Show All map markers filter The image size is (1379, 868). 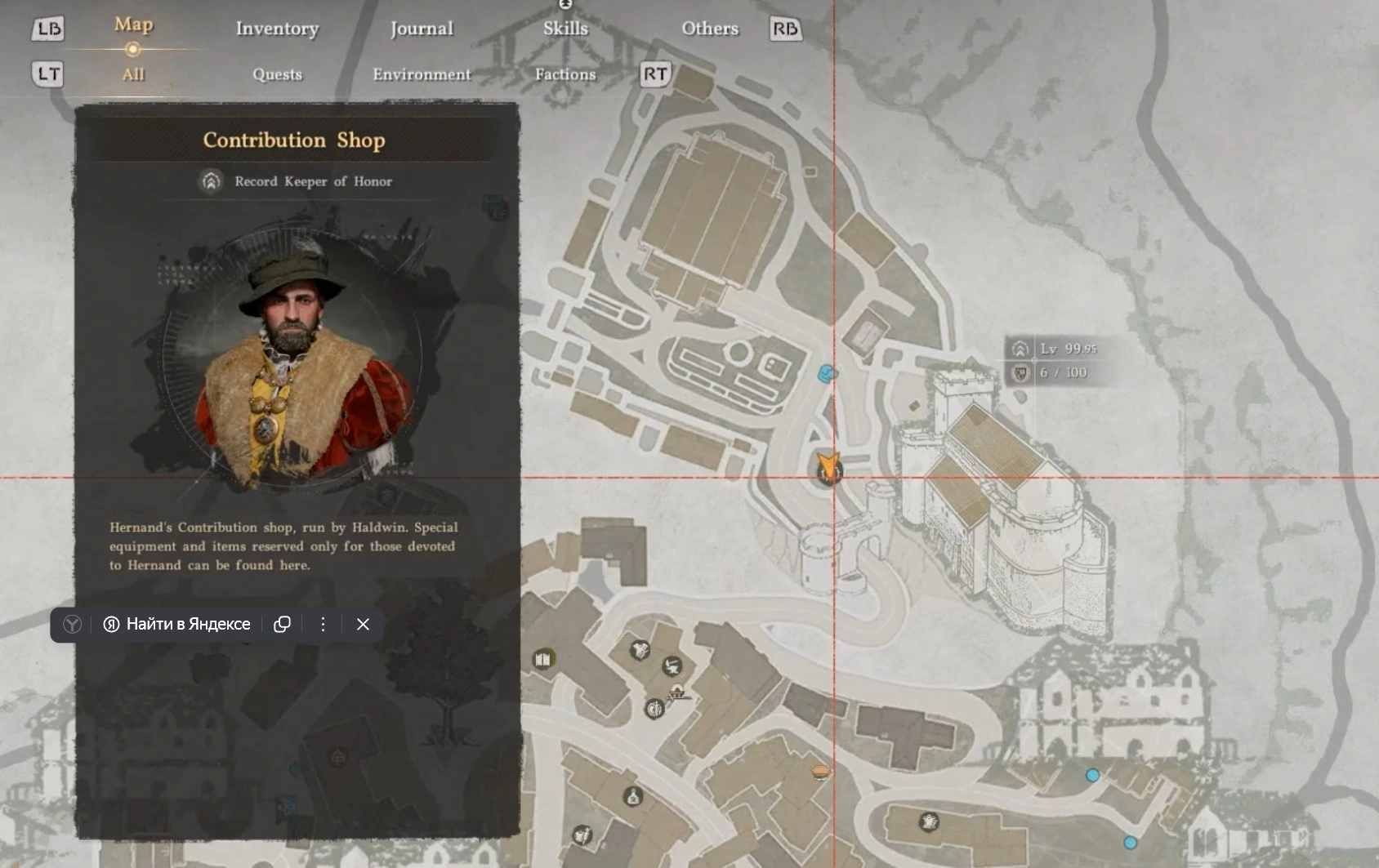pyautogui.click(x=133, y=74)
